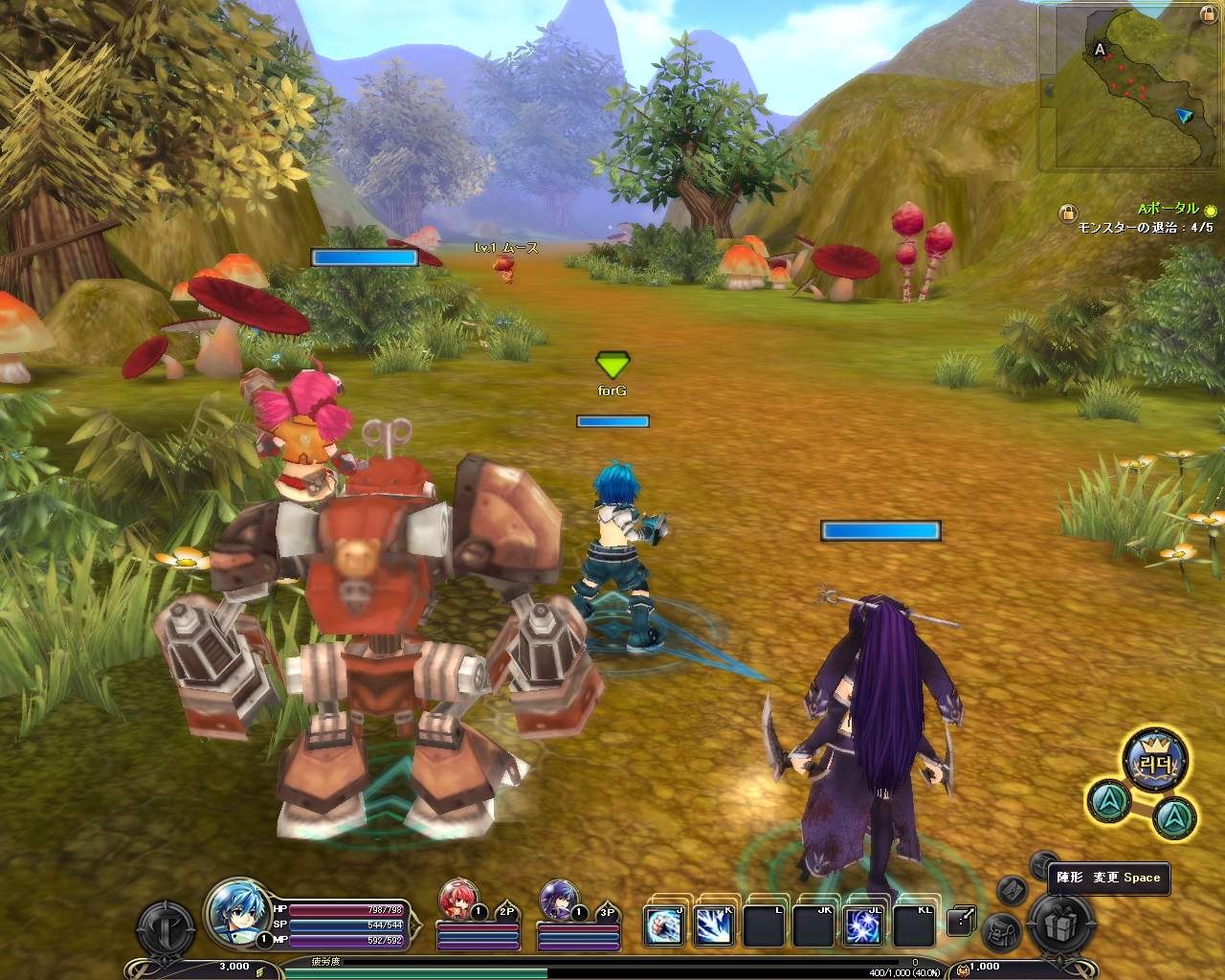Select the Aポータル quest objective
This screenshot has height=980, width=1225.
tap(1168, 209)
